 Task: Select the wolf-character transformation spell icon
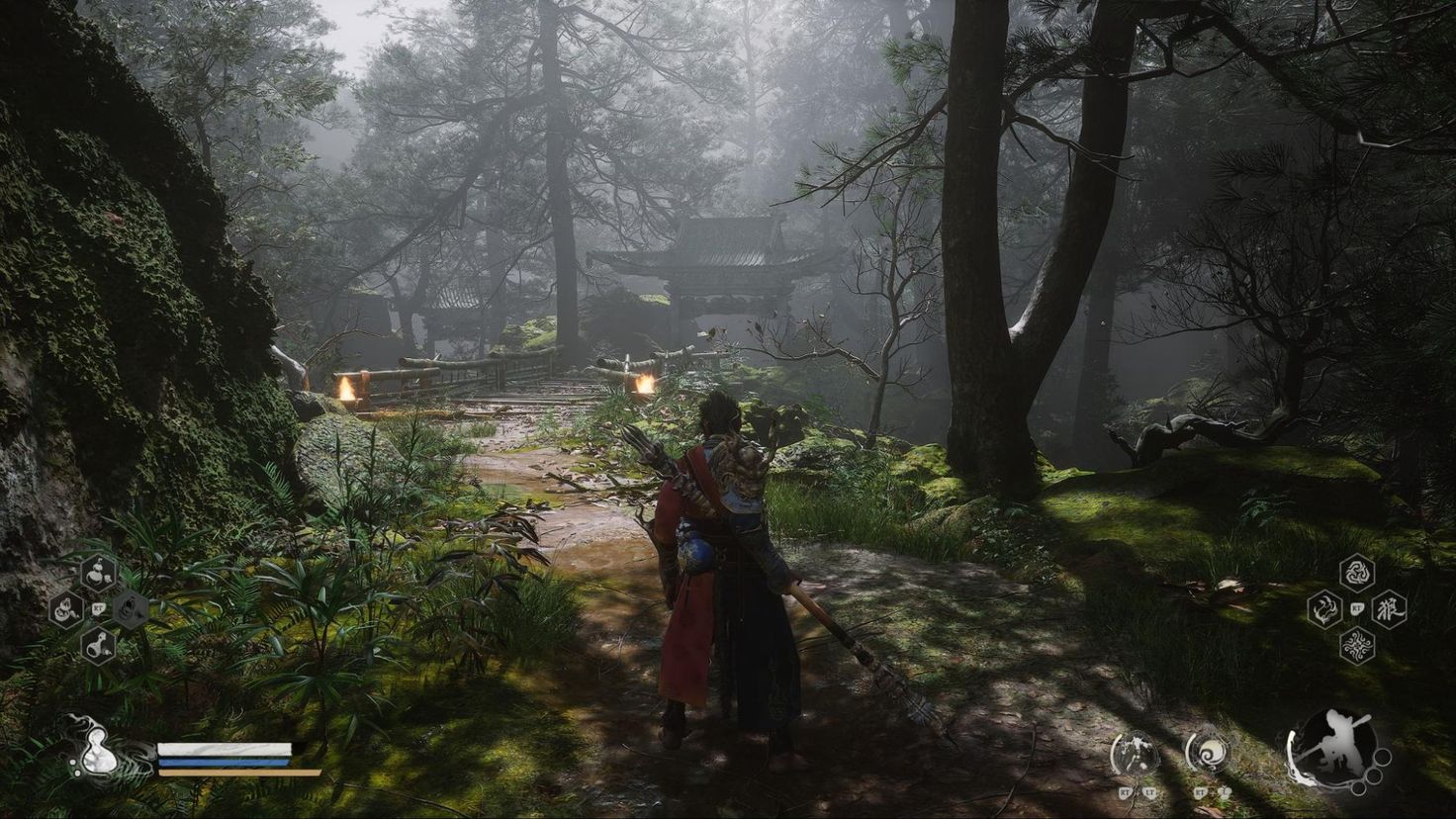1390,608
